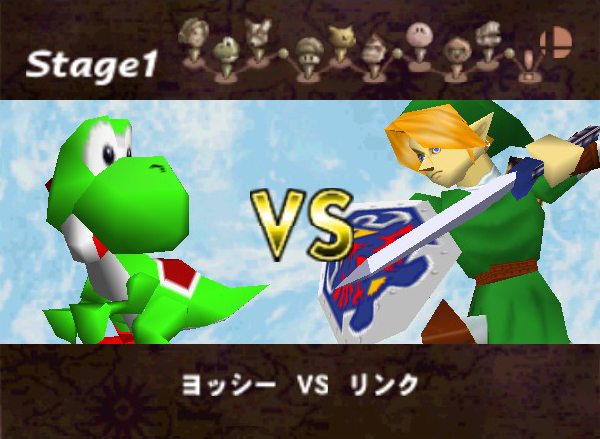Screen dimensions: 600x439
Task: Choose the Samus helmet stage marker
Action: click(x=457, y=48)
